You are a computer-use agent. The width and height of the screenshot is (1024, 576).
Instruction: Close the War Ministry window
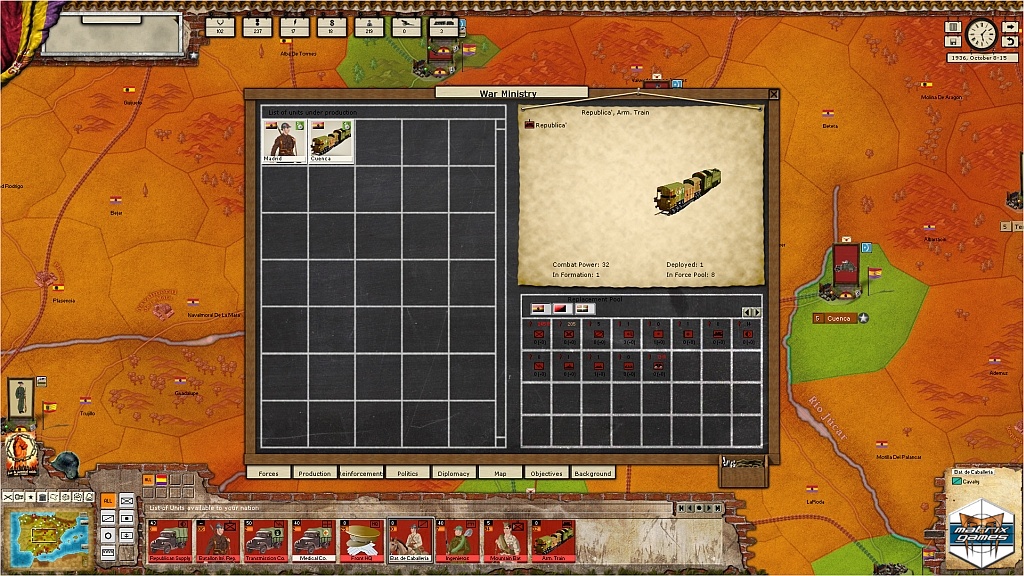tap(773, 94)
